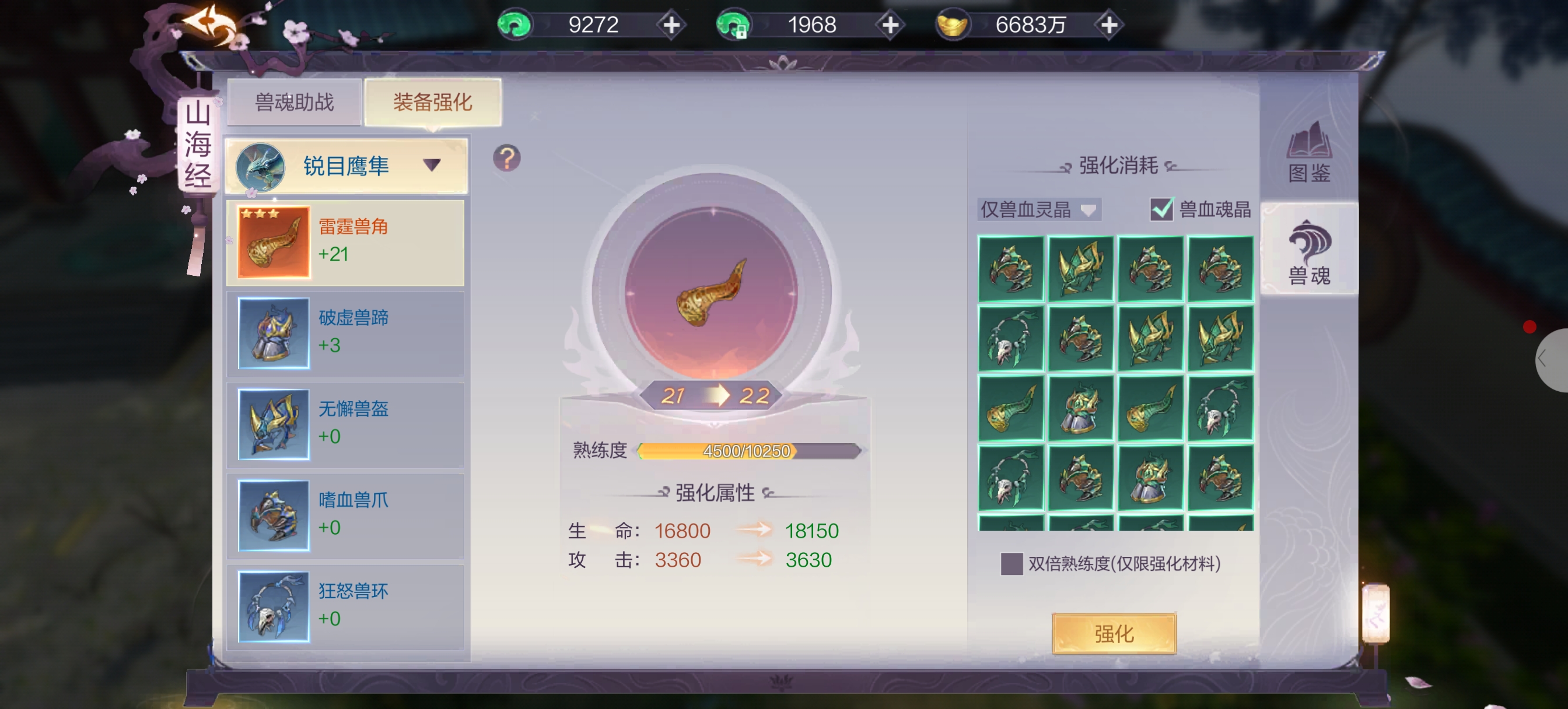Image resolution: width=1568 pixels, height=709 pixels.
Task: Open the 仅兽血灵晶 material filter dropdown
Action: (1038, 210)
